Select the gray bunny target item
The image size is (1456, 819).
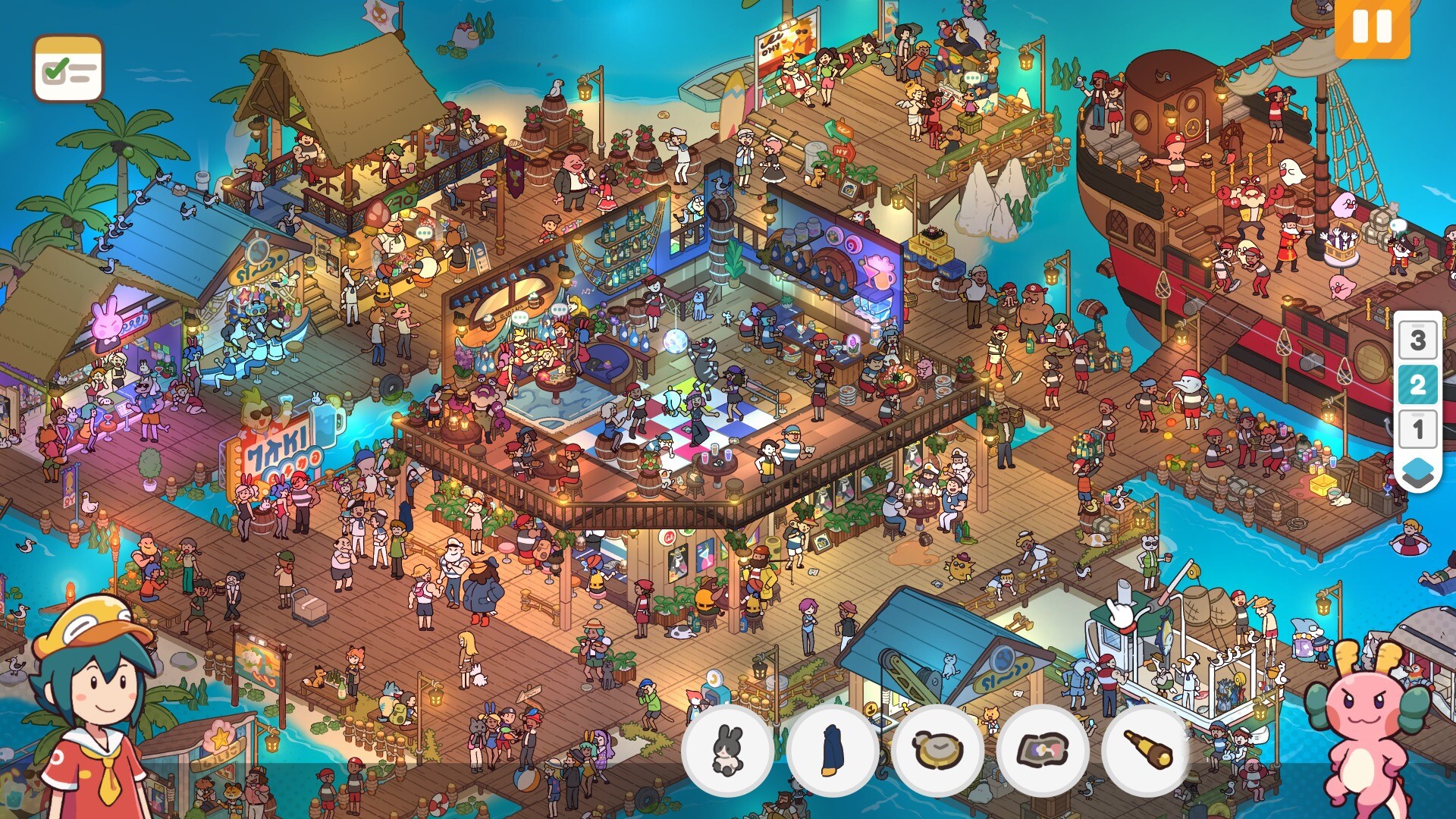[727, 751]
